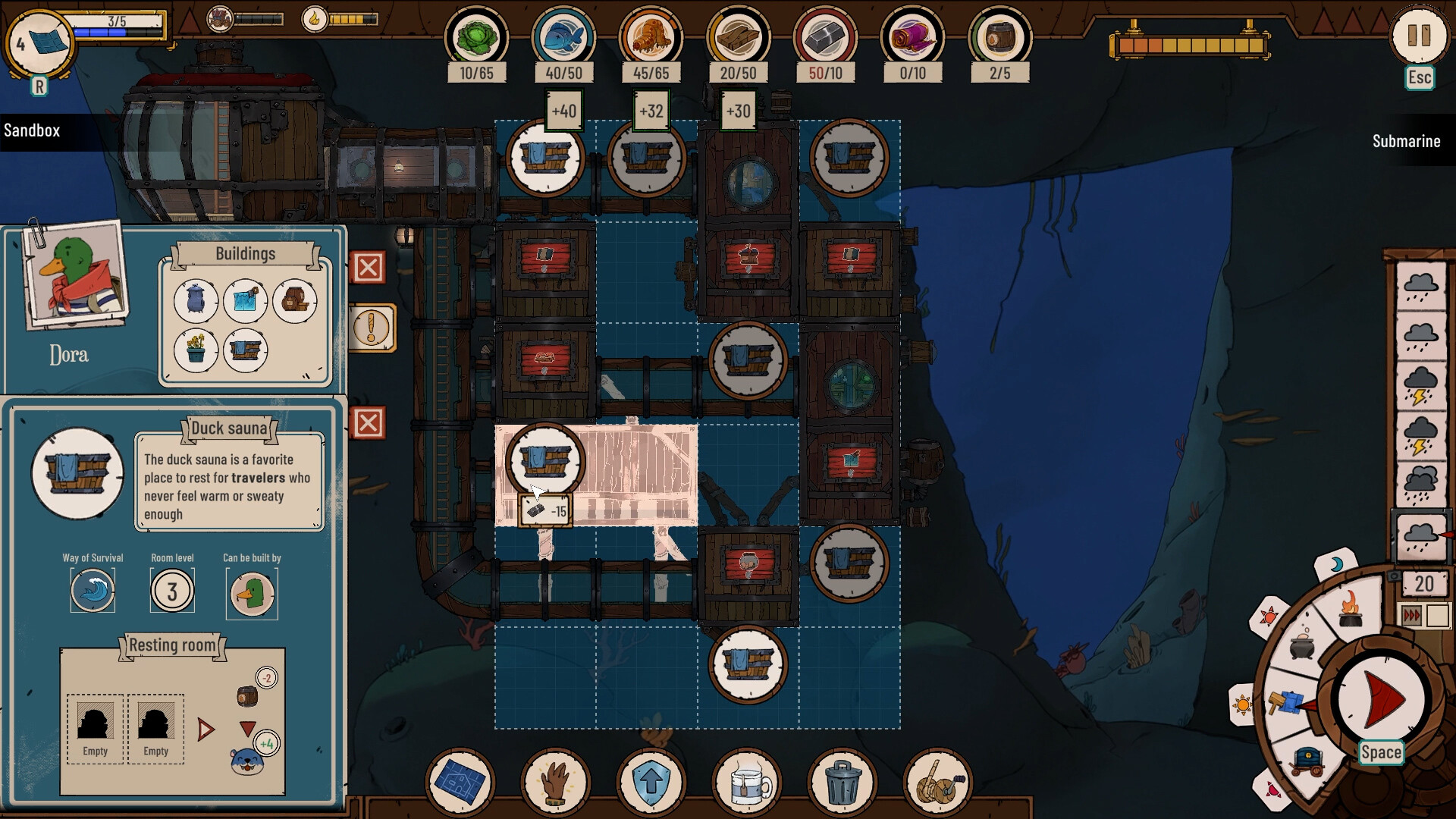1456x819 pixels.
Task: Activate the brown glove tool
Action: pos(556,781)
